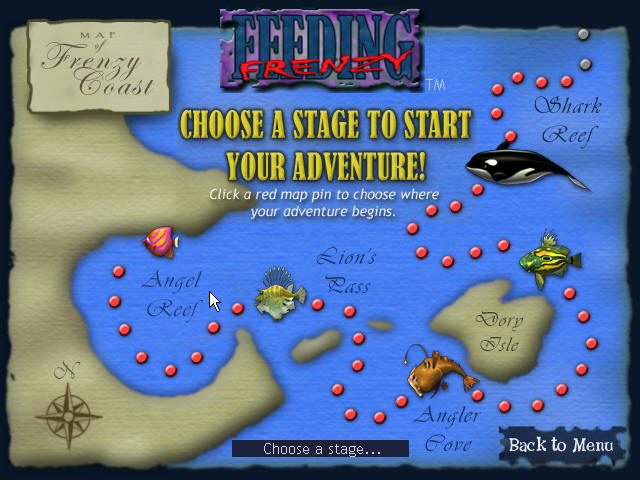Select the green fish marker near Dory Isle
This screenshot has height=480, width=640.
(549, 259)
